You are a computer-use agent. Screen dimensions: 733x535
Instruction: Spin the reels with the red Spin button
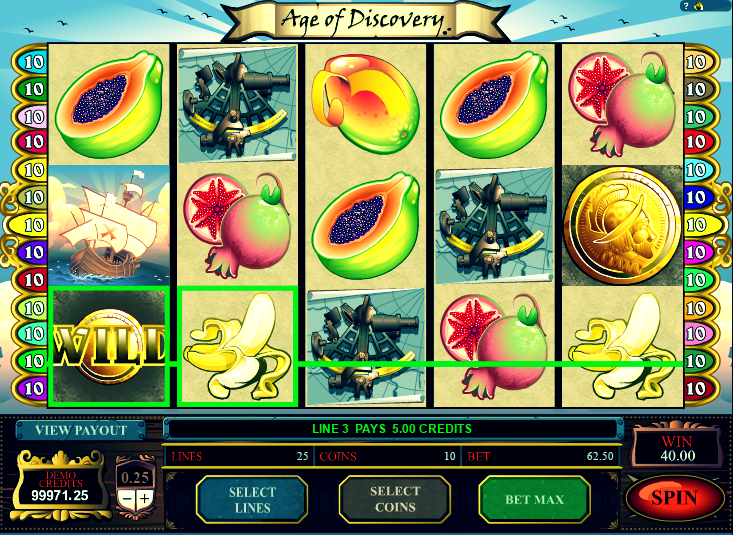tap(675, 497)
